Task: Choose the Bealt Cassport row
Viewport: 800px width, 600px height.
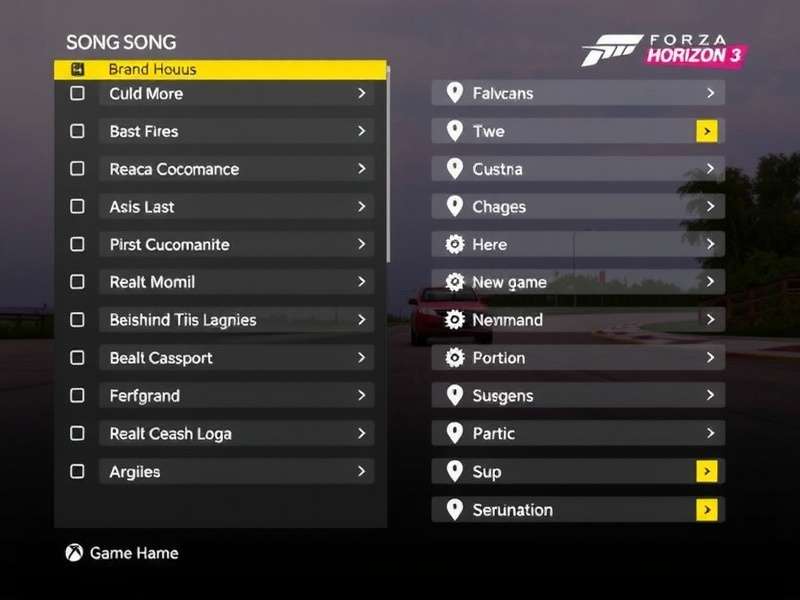Action: [236, 358]
